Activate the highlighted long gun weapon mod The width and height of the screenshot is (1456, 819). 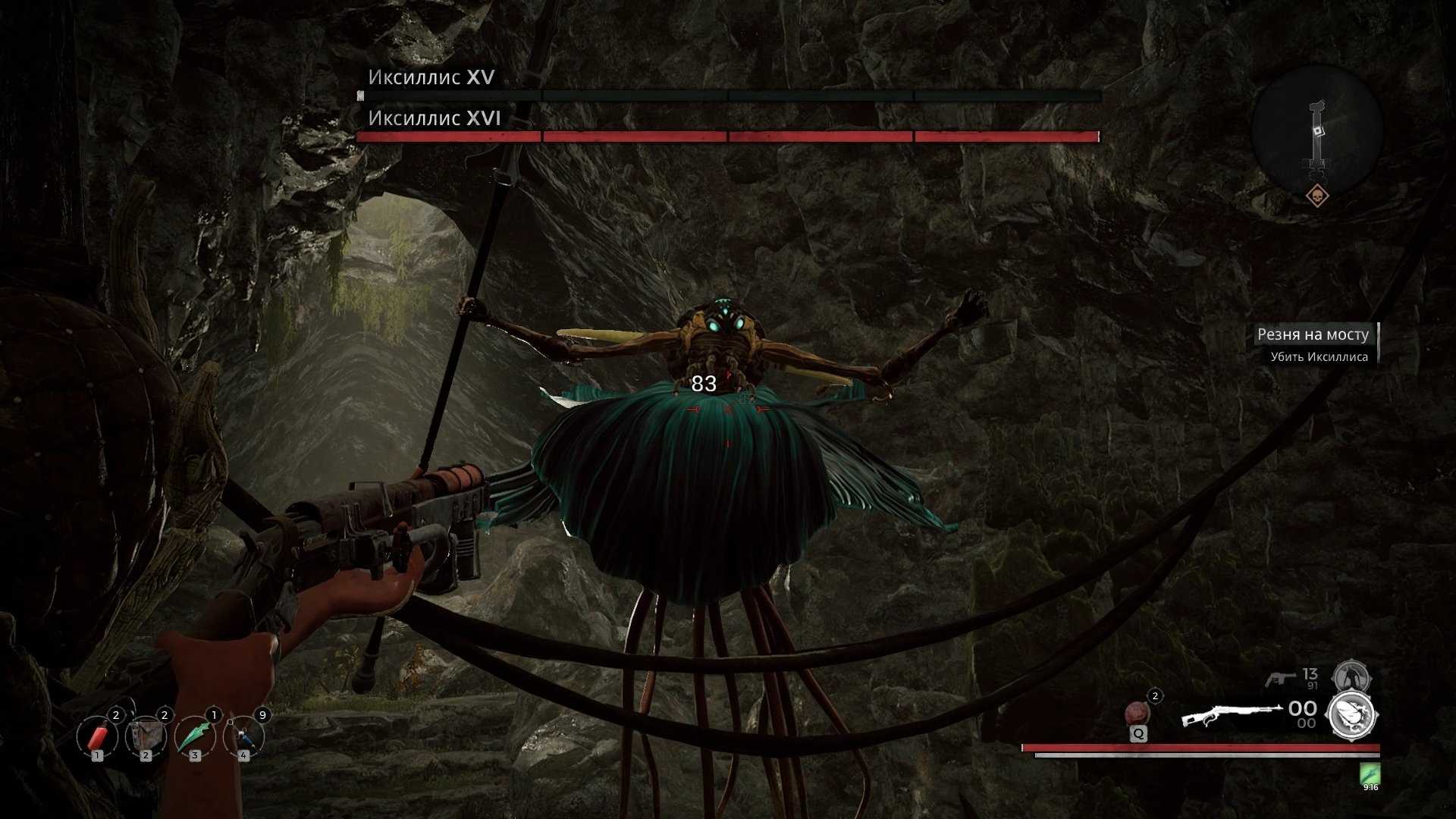coord(1352,714)
